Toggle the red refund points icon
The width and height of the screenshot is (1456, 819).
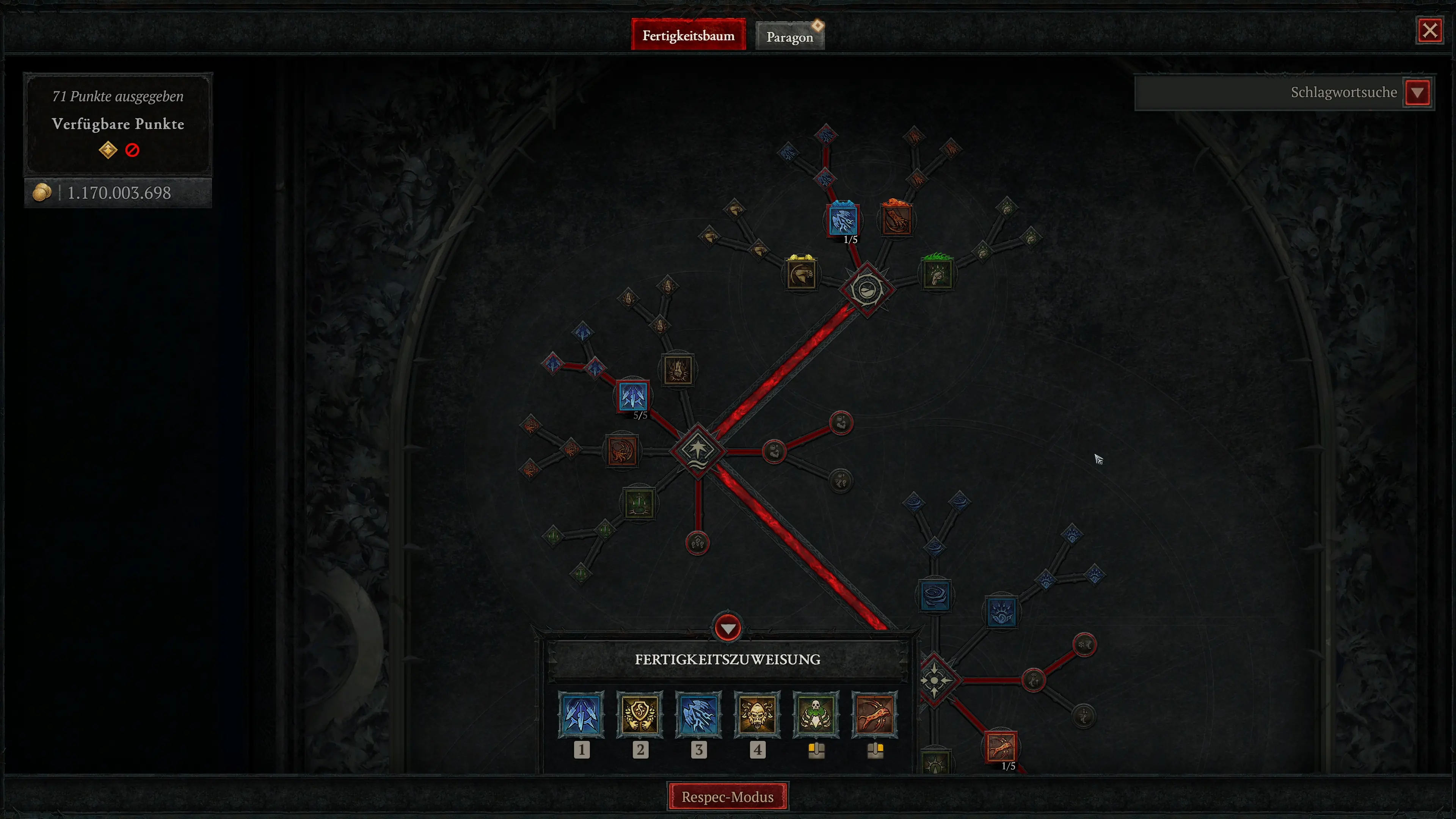132,150
